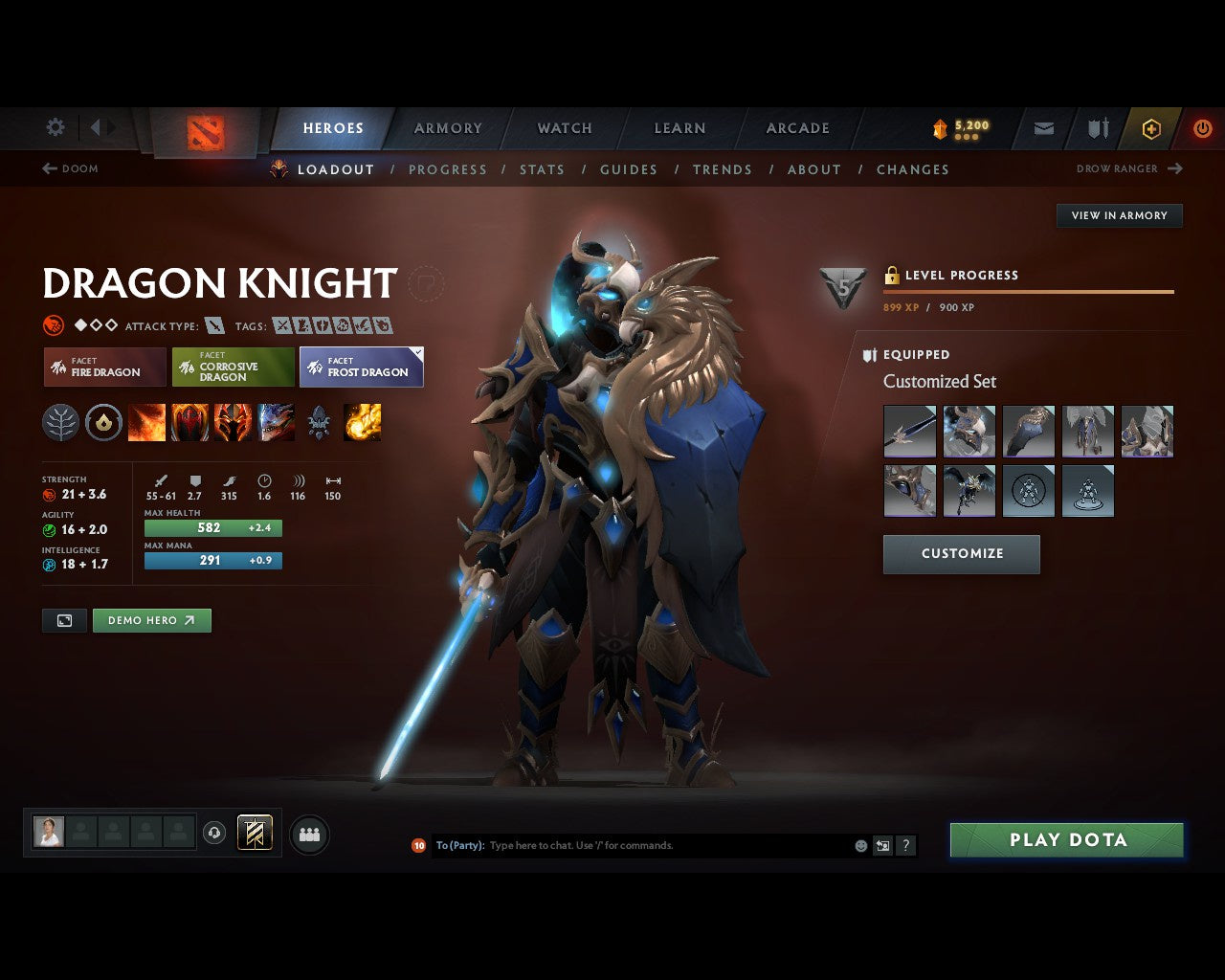Open the To (Party) chat channel selector
The width and height of the screenshot is (1225, 980).
tap(457, 845)
